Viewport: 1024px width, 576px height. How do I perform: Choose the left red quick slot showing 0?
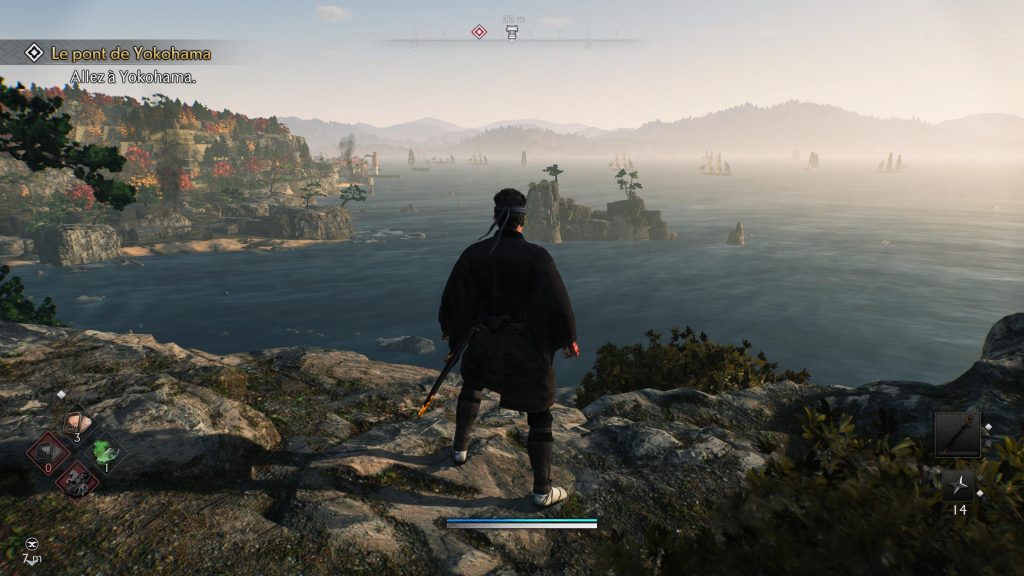[x=48, y=453]
